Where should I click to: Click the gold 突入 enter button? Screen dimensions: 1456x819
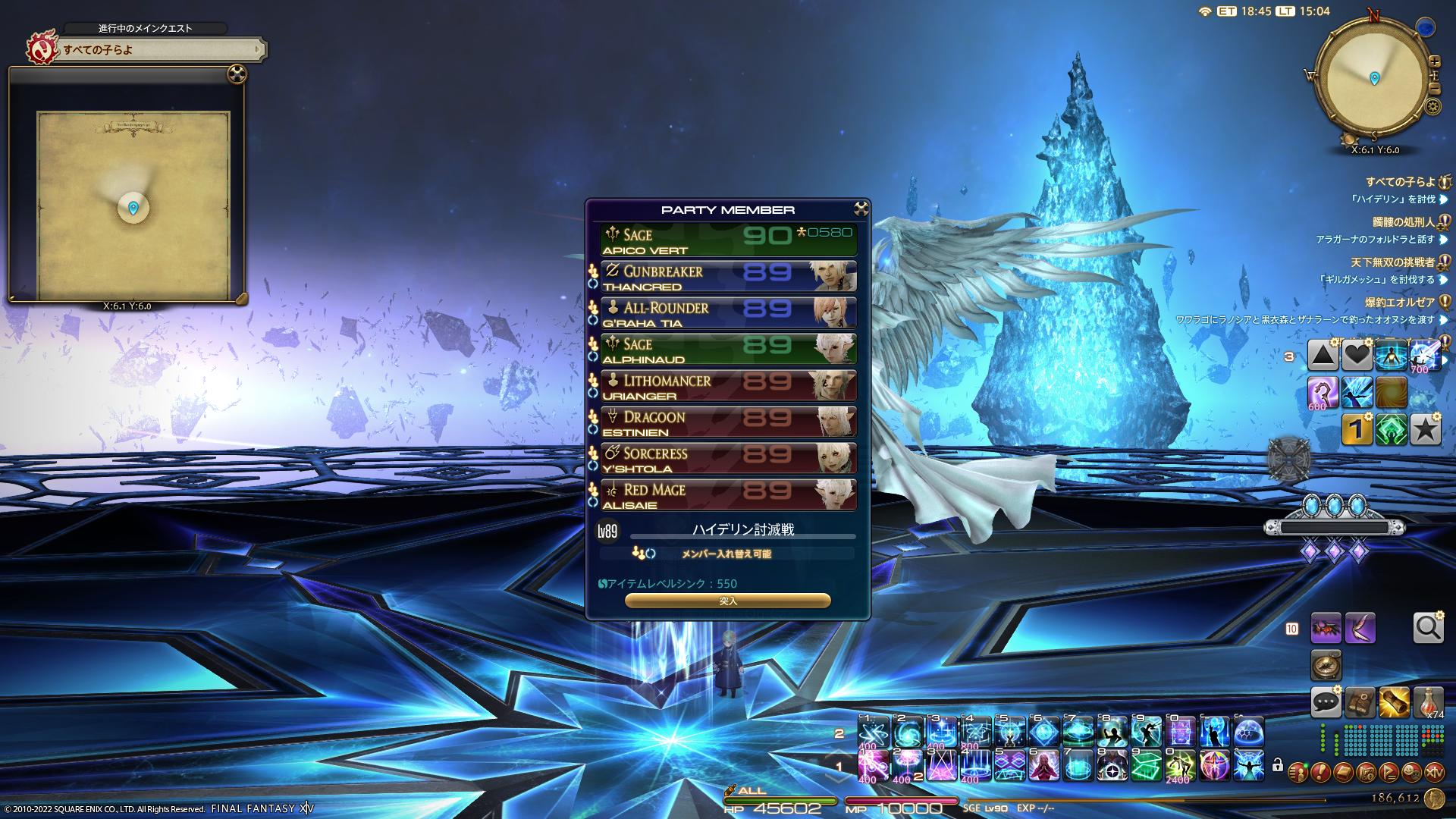727,601
